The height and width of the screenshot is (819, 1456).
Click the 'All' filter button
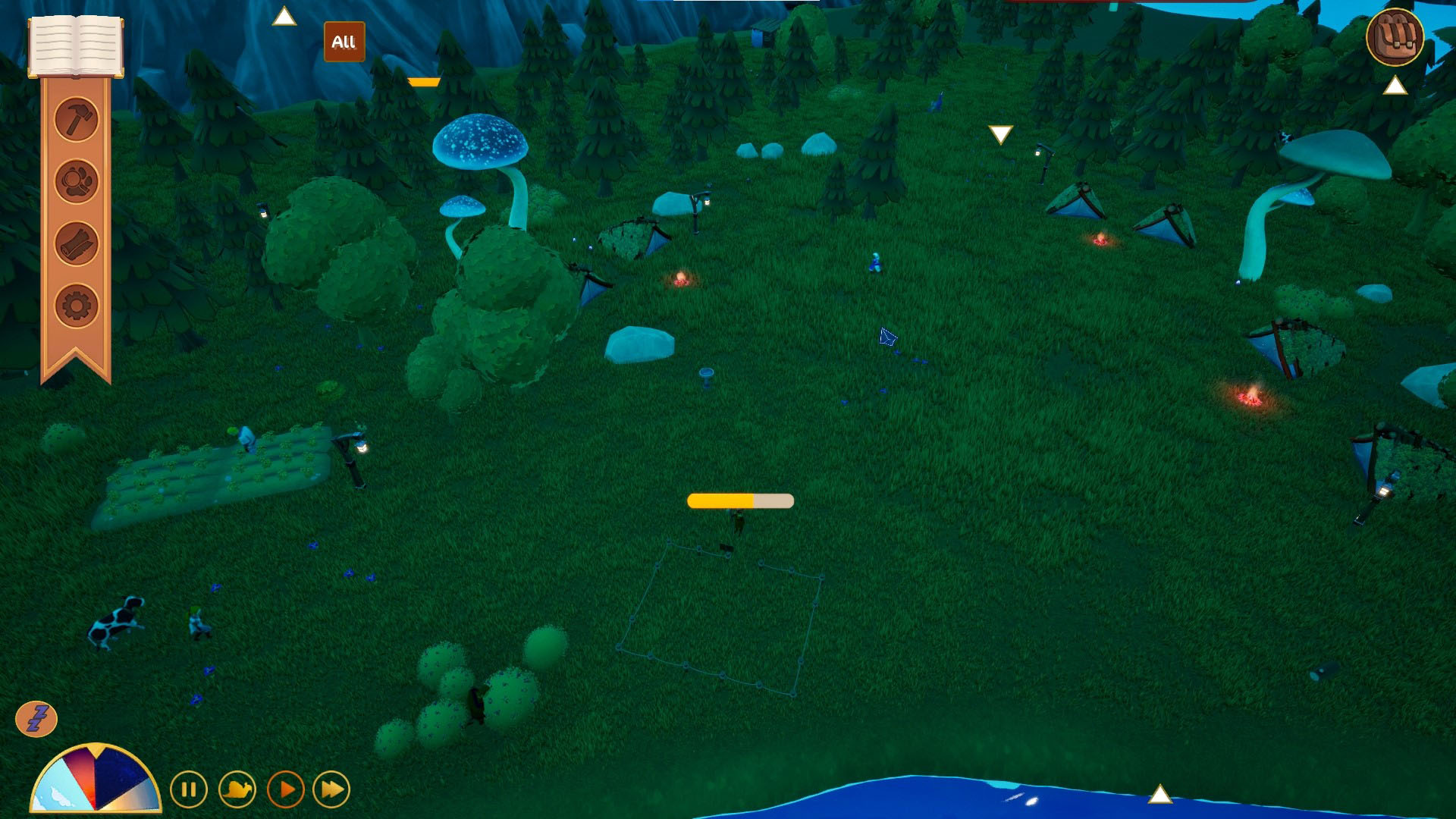click(x=344, y=42)
